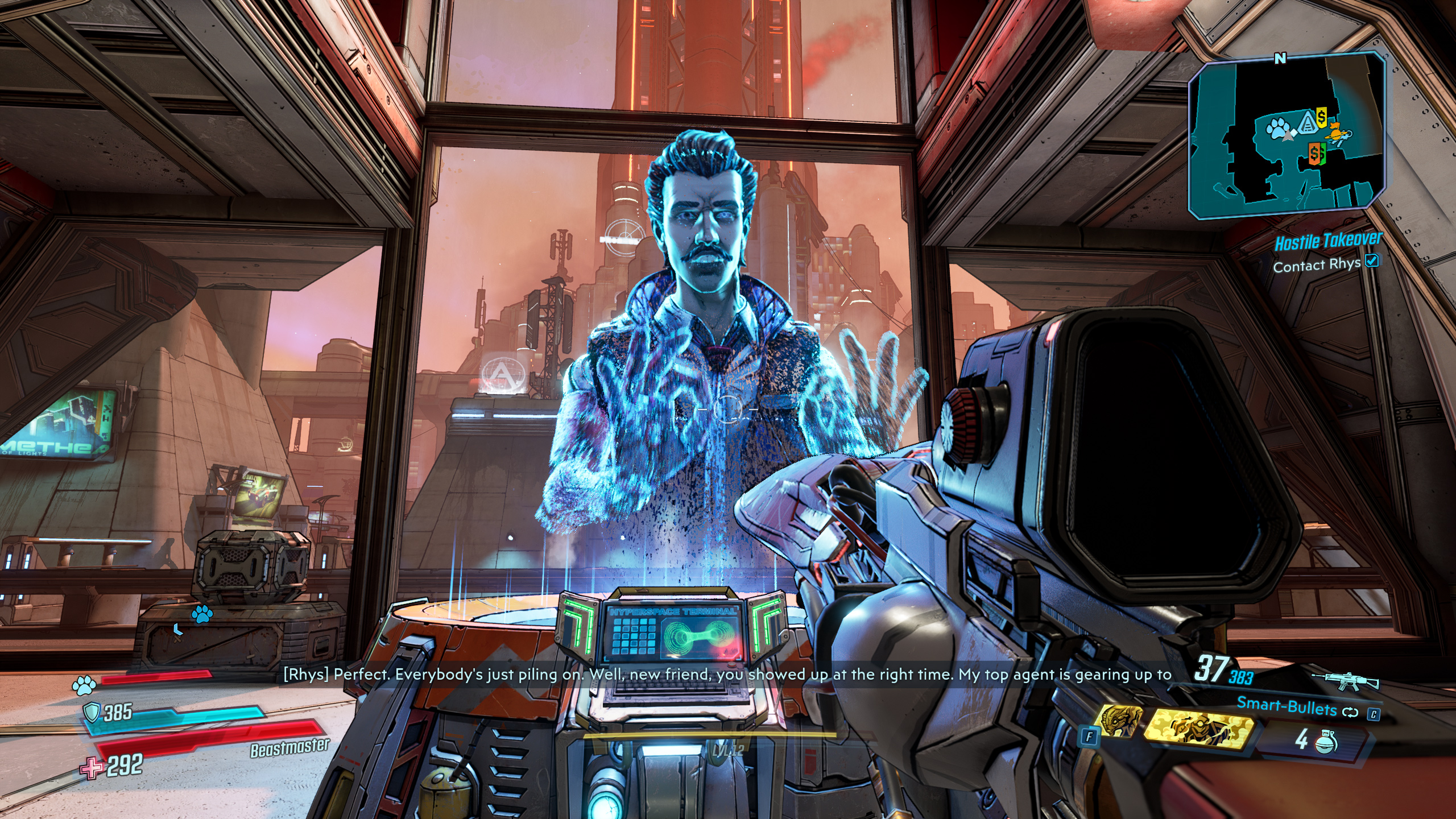
Task: Click the yellow dollar vending icon on the minimap
Action: (1321, 117)
